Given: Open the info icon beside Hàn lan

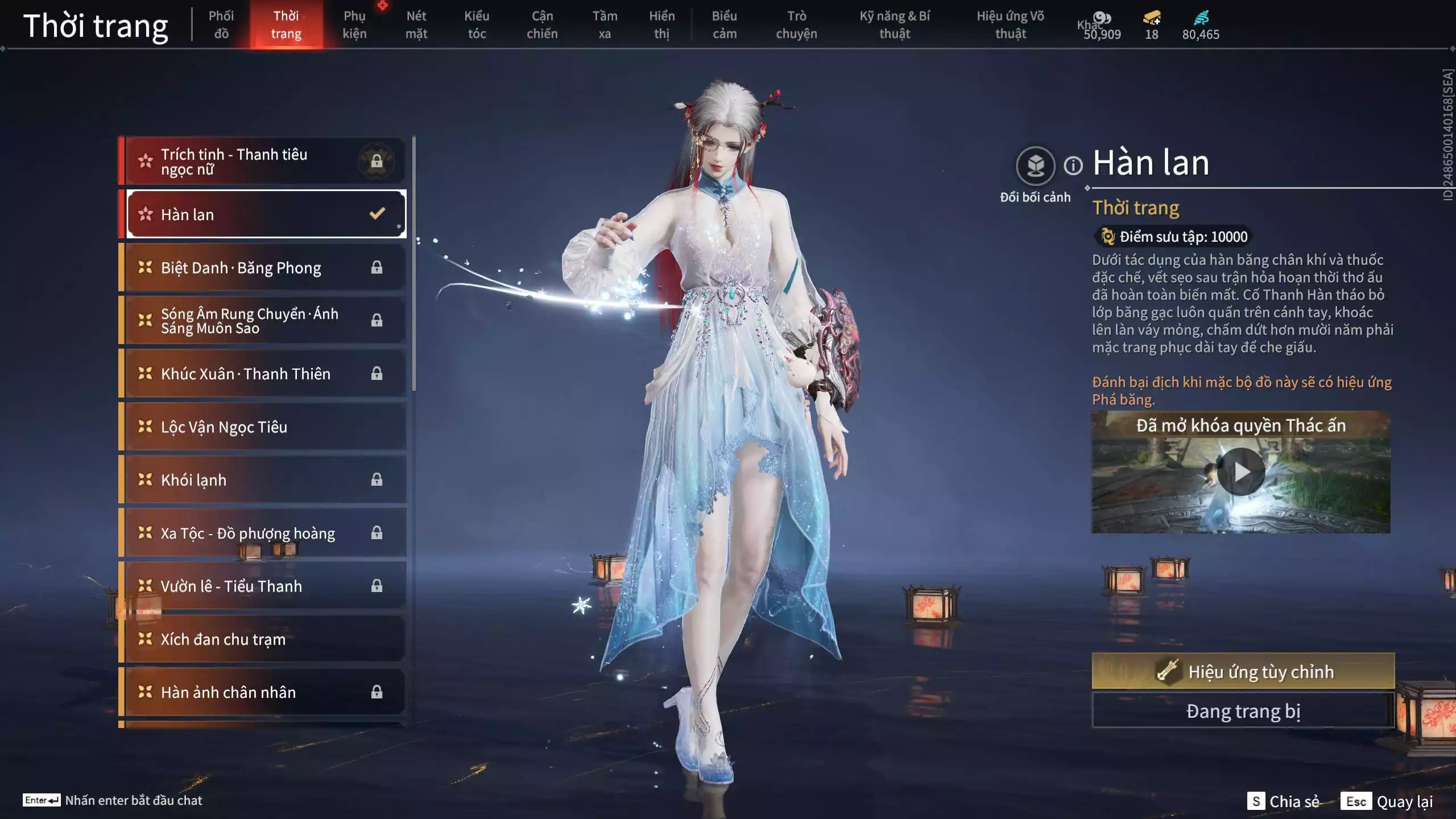Looking at the screenshot, I should point(1073,166).
